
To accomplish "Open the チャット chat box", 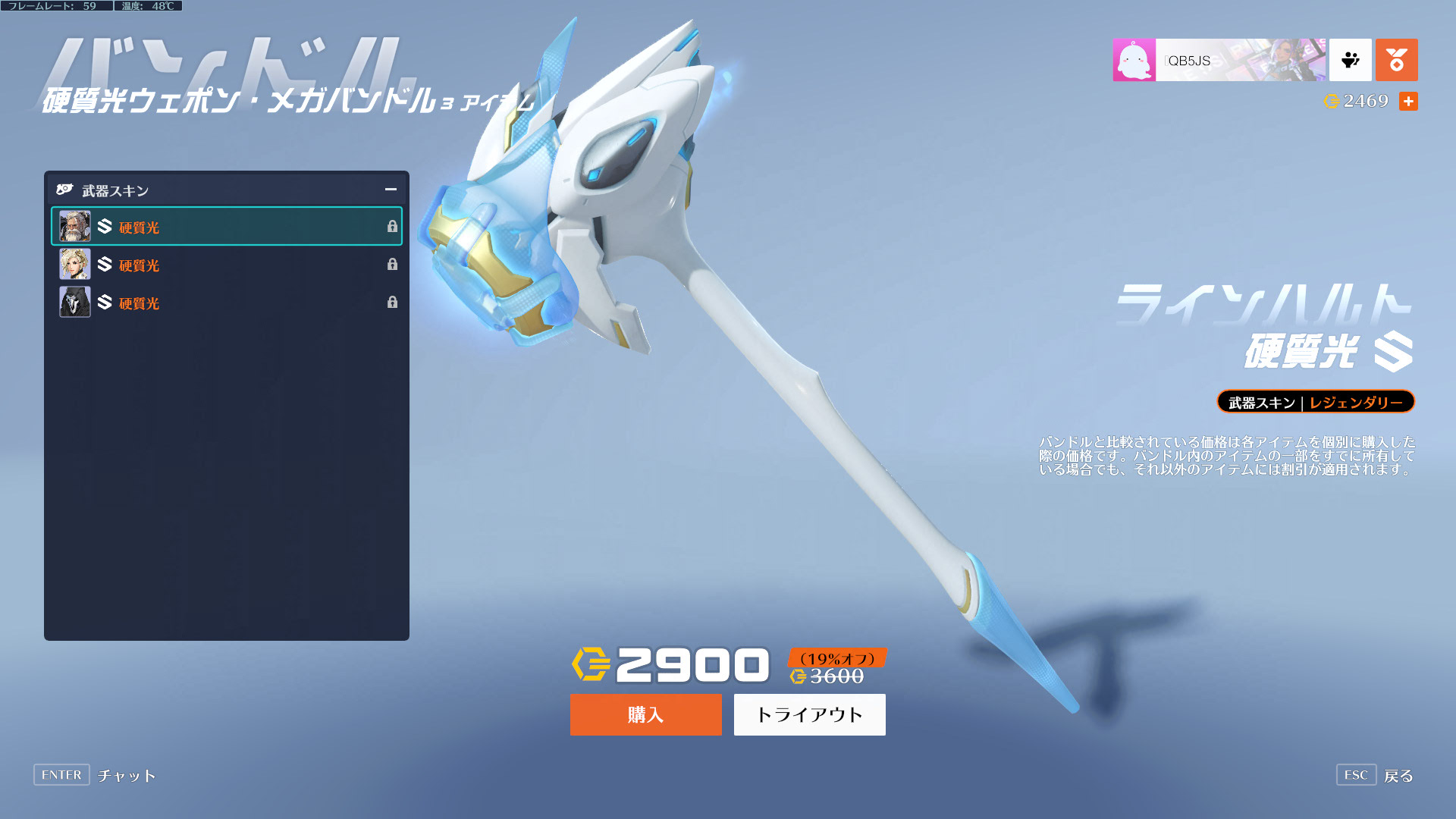I will (96, 775).
